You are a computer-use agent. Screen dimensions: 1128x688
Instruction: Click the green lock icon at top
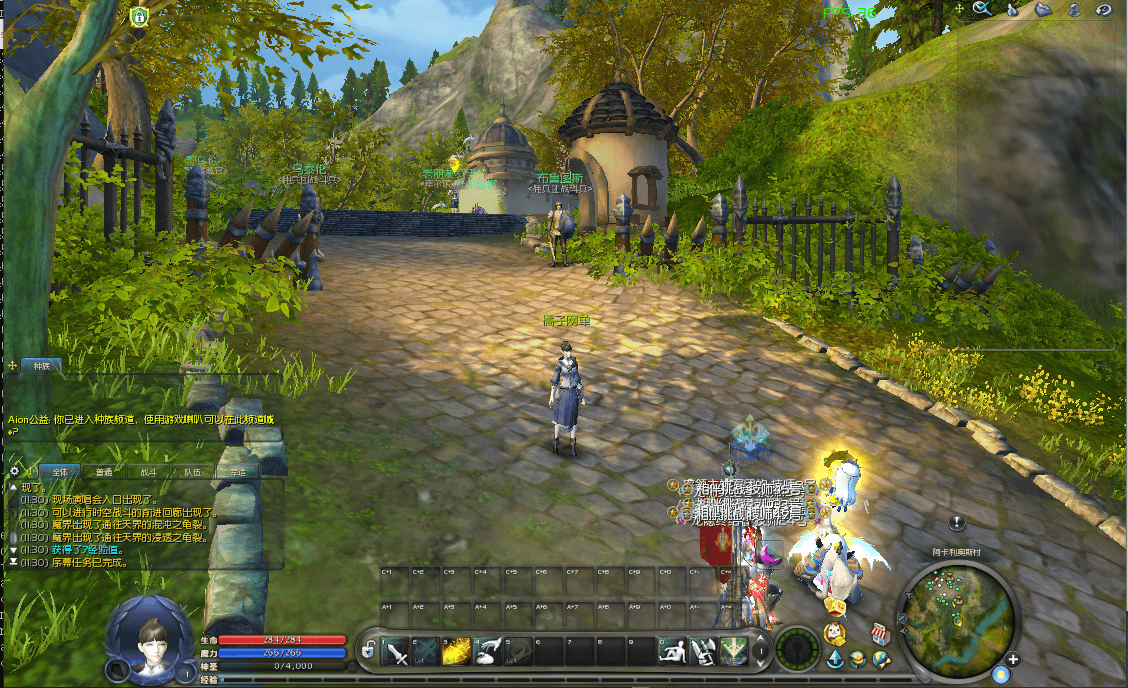pos(139,16)
